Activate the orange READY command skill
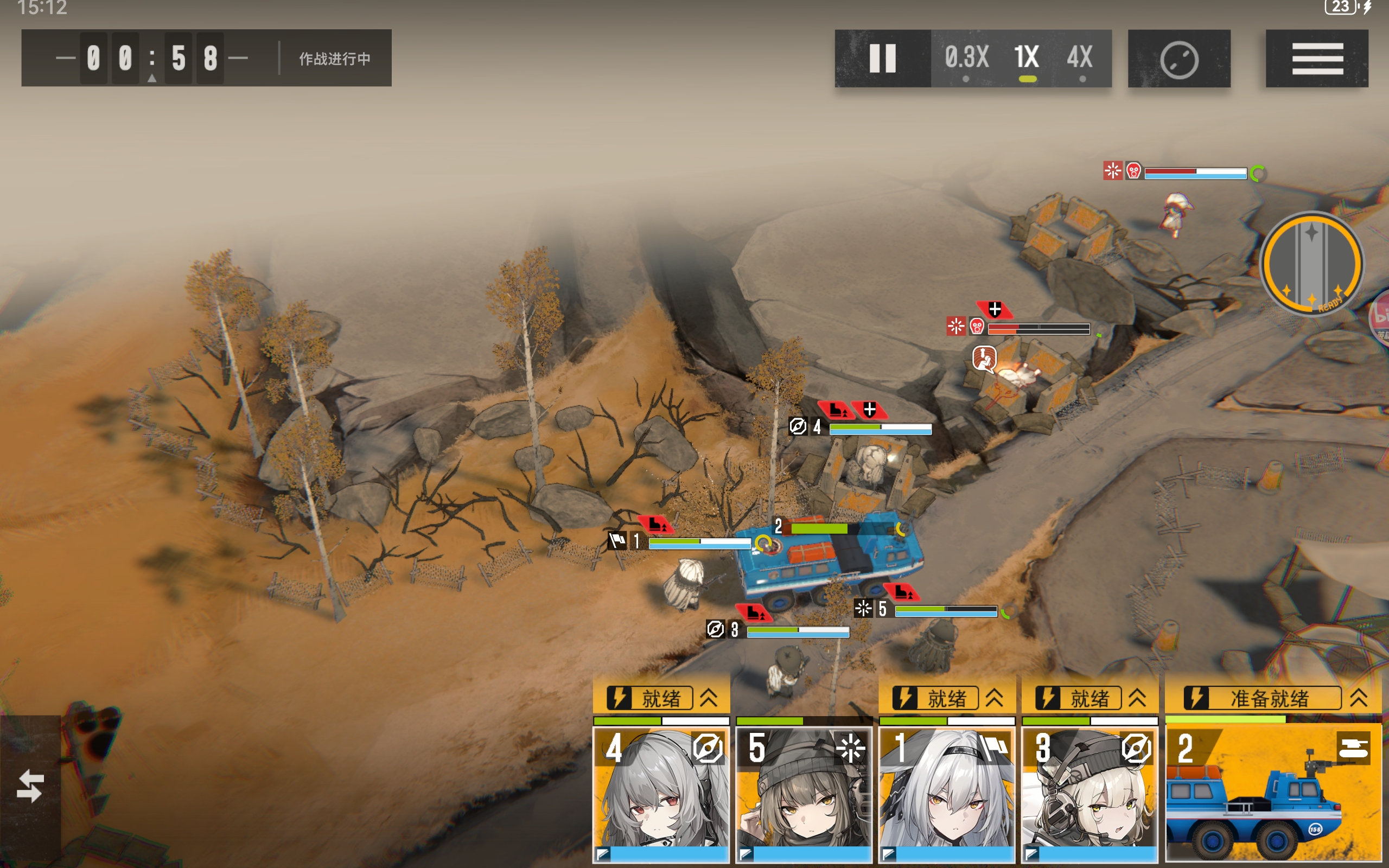Viewport: 1389px width, 868px height. tap(1311, 264)
